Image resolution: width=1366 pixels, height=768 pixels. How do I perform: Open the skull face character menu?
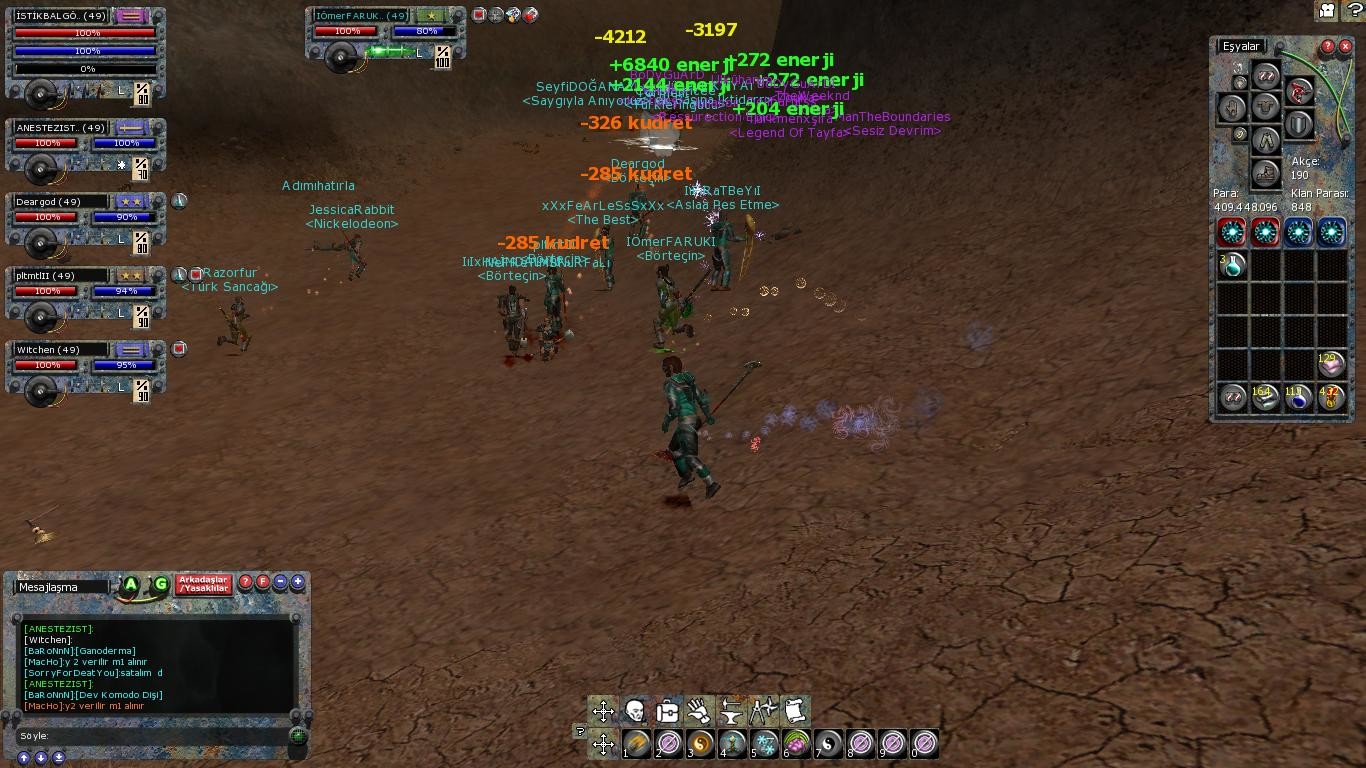coord(635,711)
